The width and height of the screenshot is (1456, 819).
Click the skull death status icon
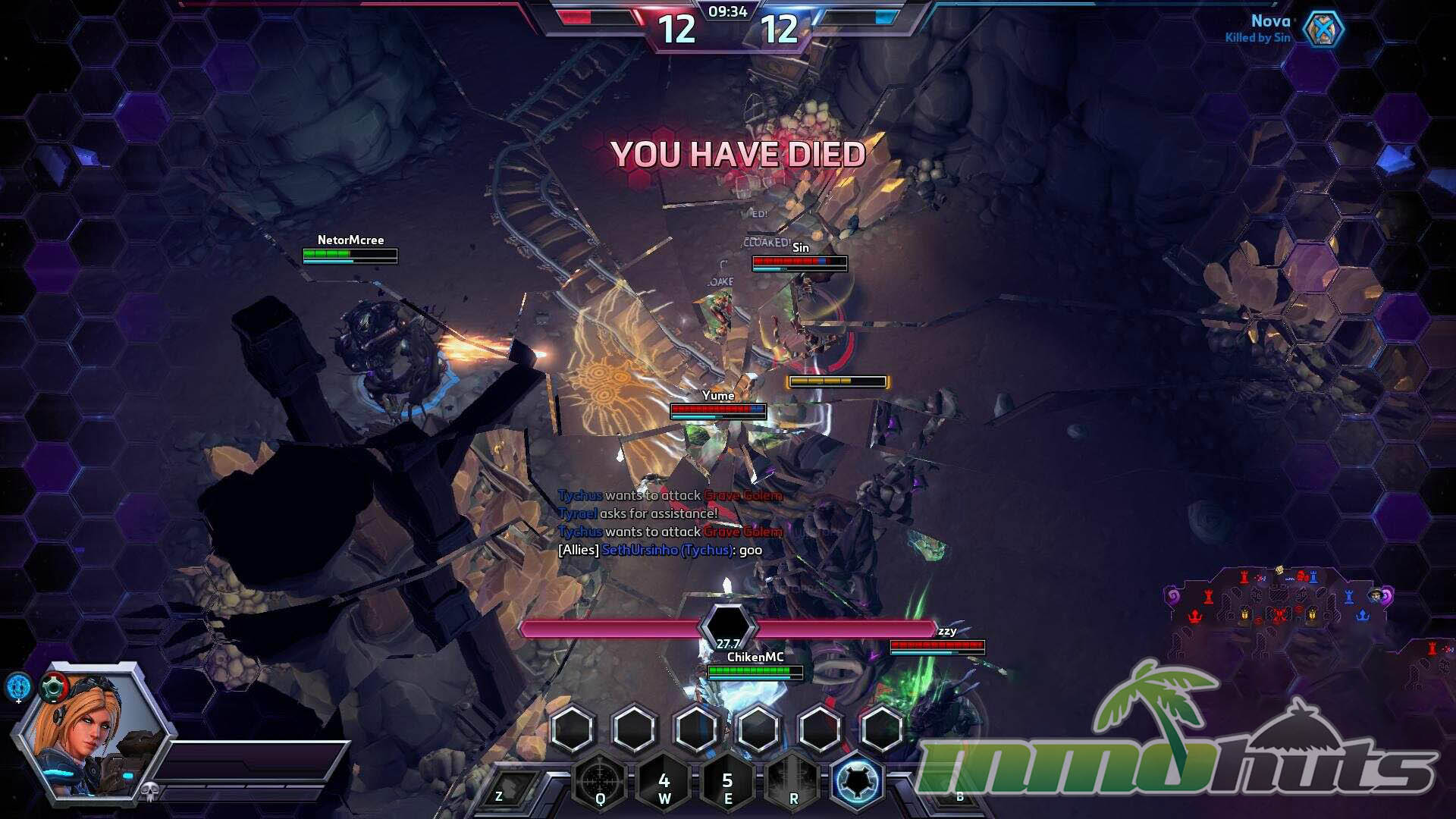tap(149, 792)
